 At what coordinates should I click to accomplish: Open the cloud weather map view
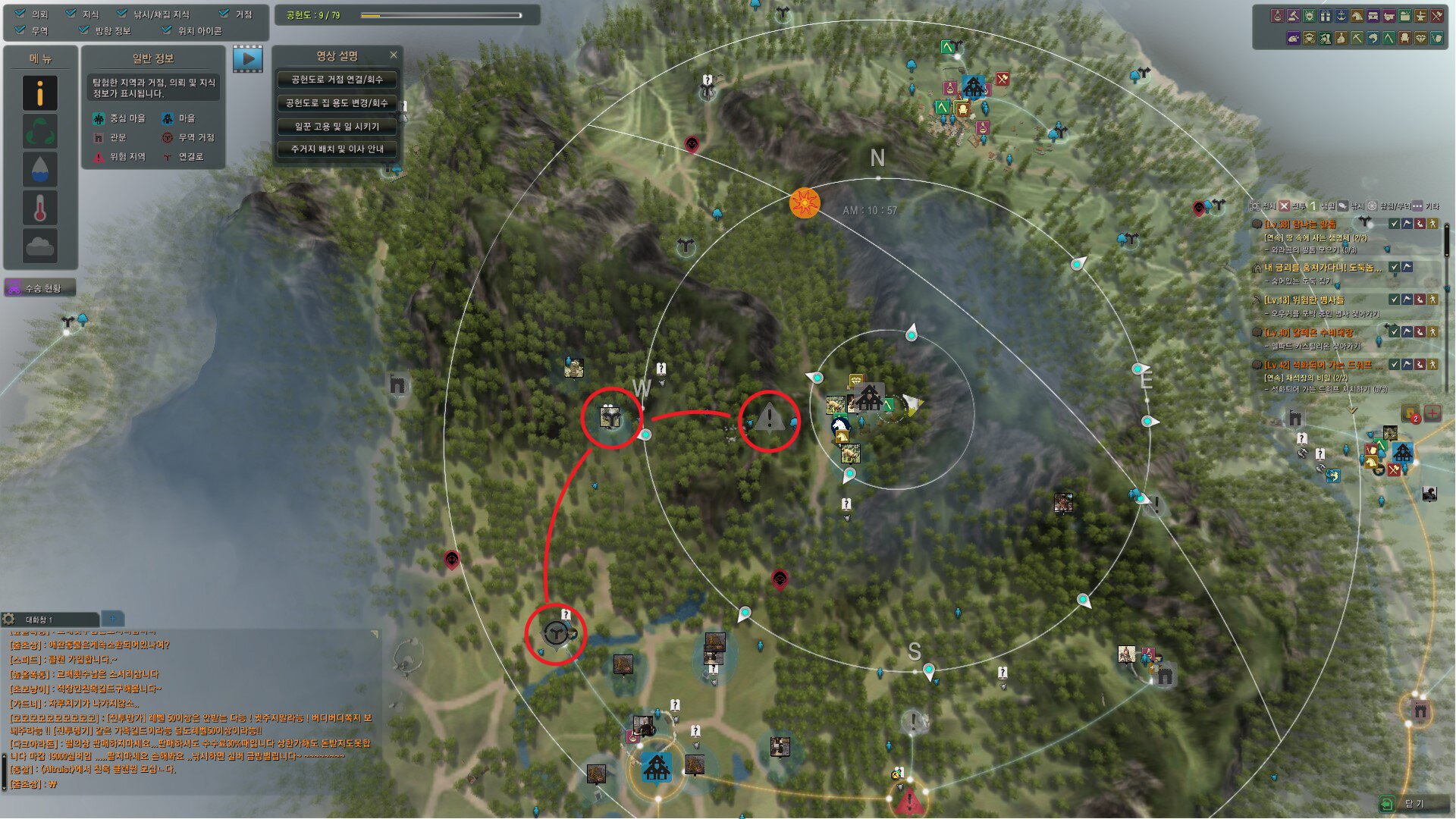(x=40, y=246)
